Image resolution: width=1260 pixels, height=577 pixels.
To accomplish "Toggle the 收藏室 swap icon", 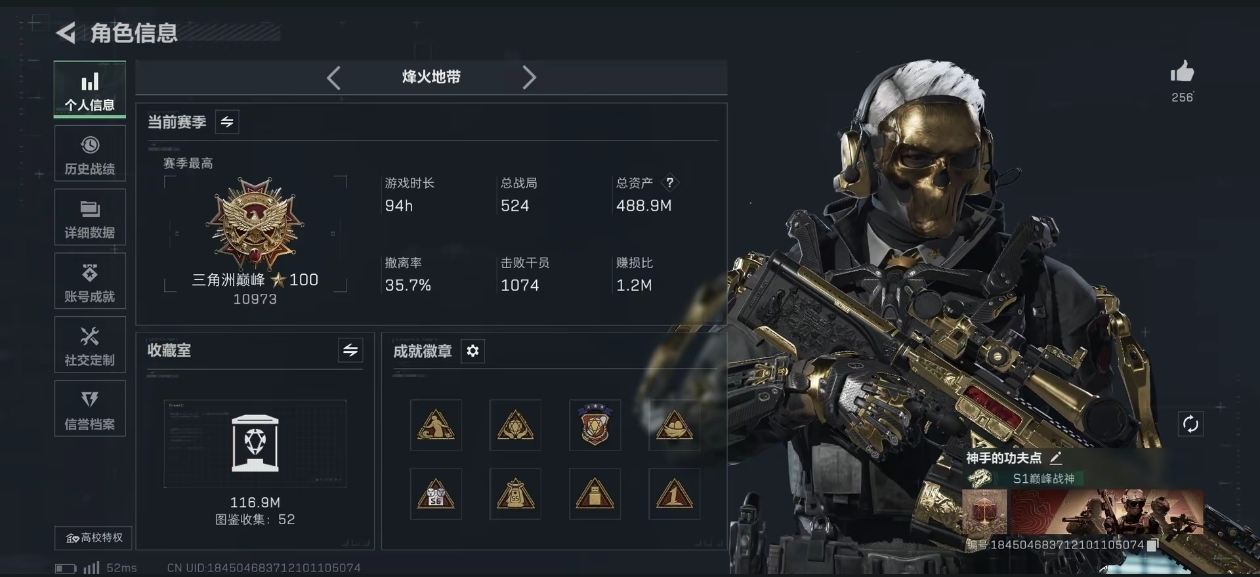I will 350,350.
